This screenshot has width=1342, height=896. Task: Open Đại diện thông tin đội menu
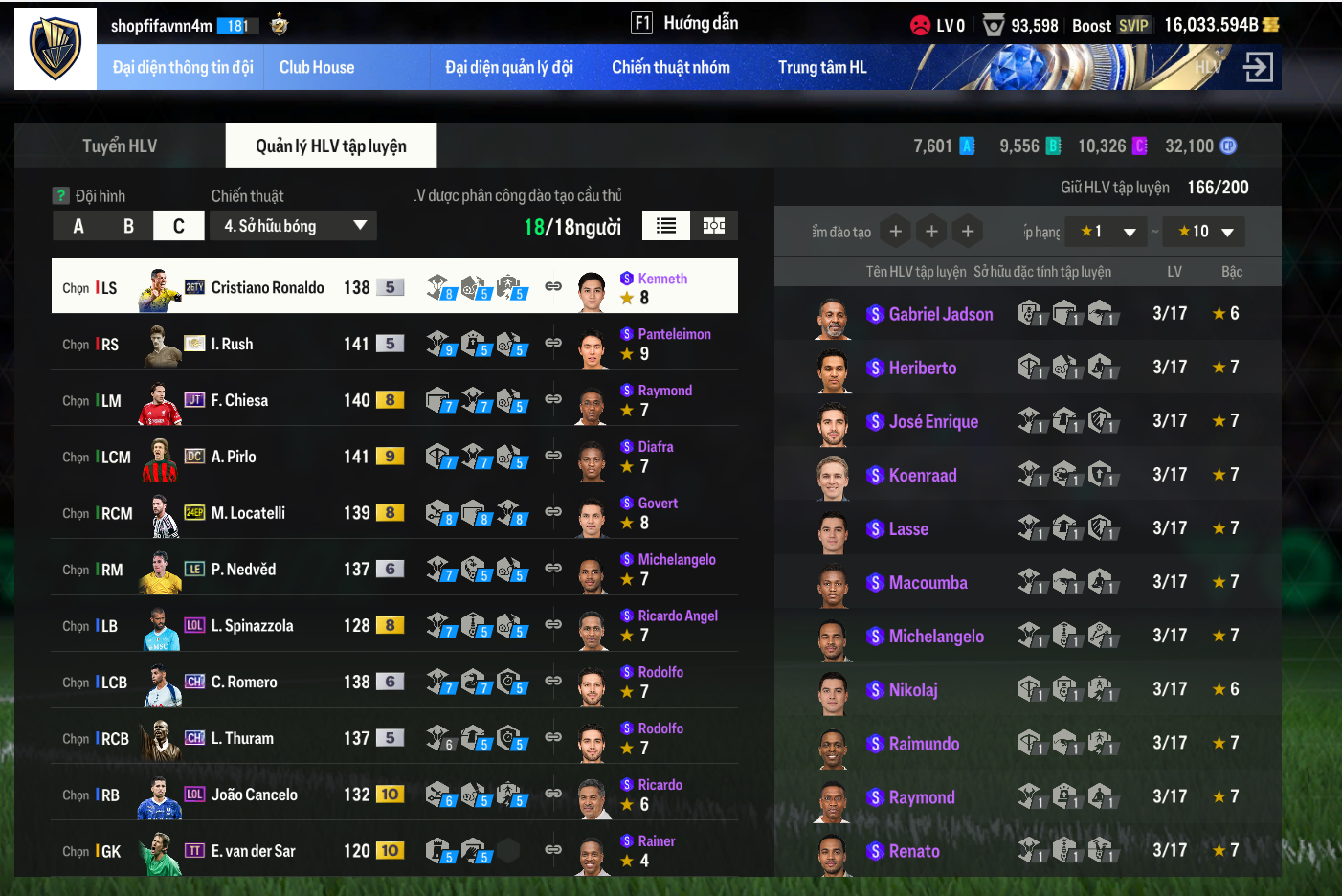(x=183, y=67)
